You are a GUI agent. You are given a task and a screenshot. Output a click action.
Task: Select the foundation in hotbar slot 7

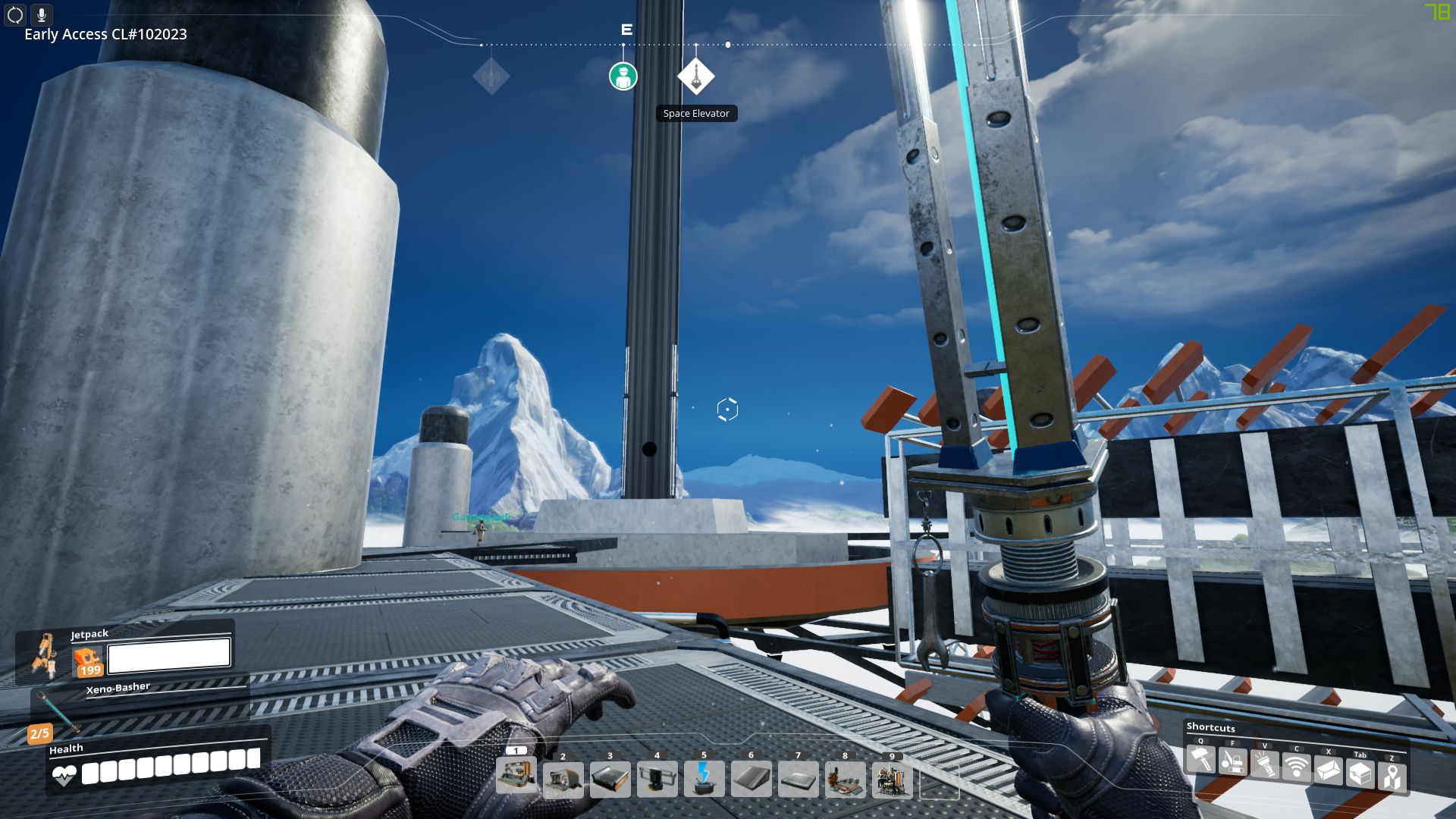[x=799, y=777]
